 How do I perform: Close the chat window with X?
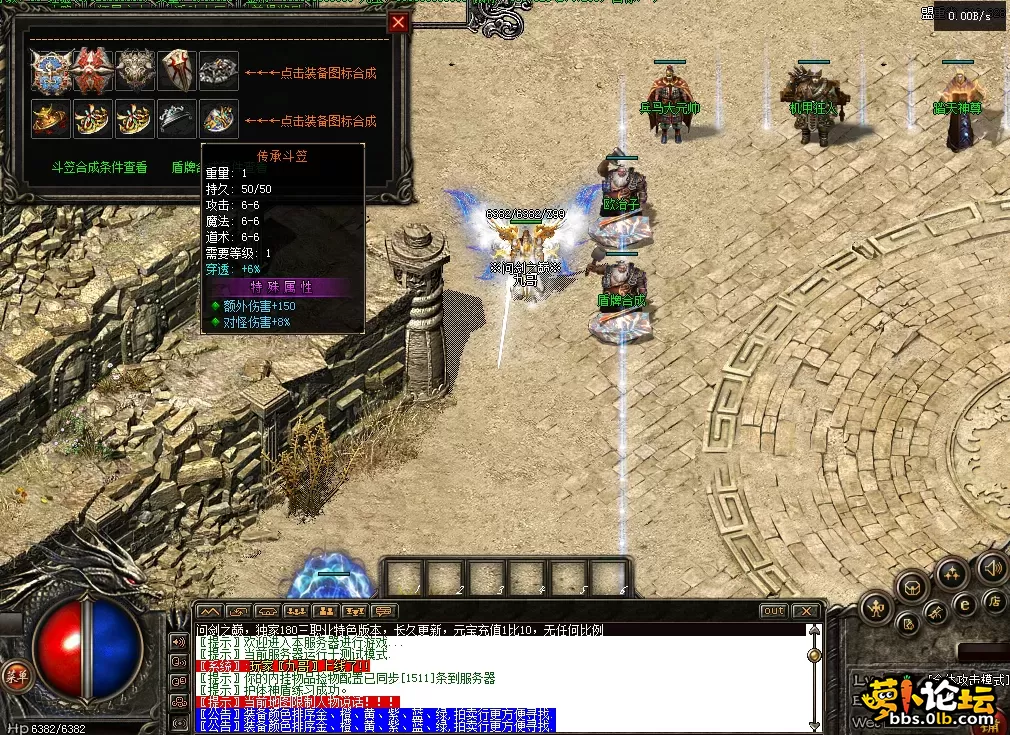pyautogui.click(x=806, y=611)
